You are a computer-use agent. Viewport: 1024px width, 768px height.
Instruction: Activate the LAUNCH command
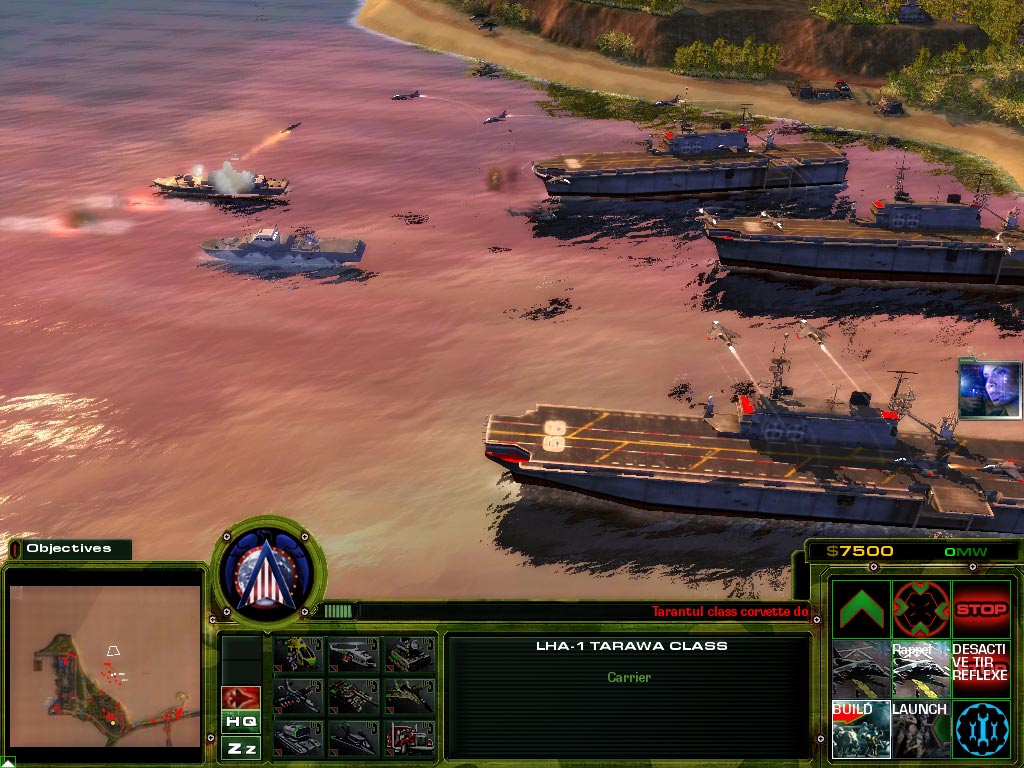coord(921,729)
